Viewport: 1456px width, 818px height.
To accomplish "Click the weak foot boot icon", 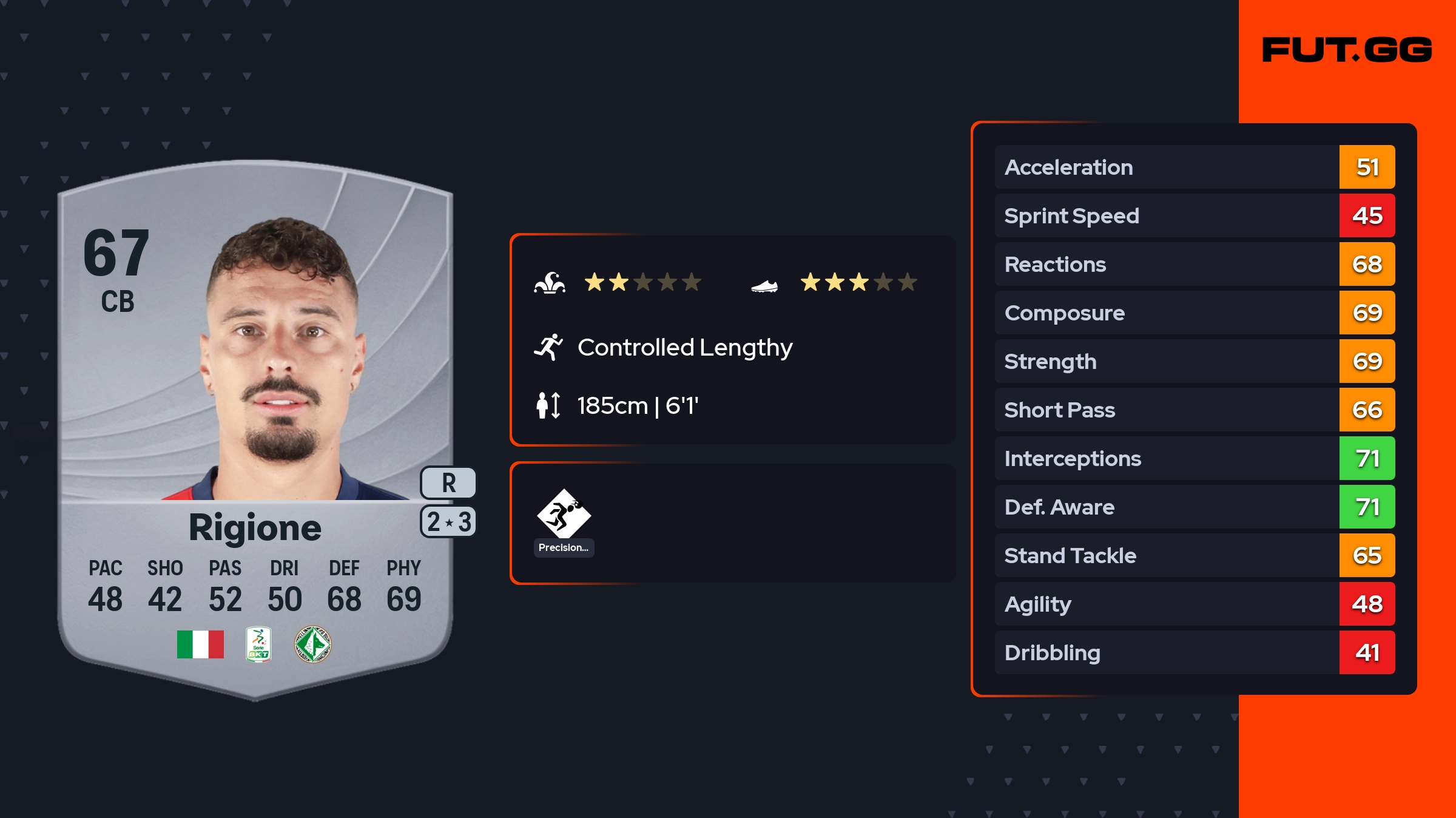I will 764,285.
